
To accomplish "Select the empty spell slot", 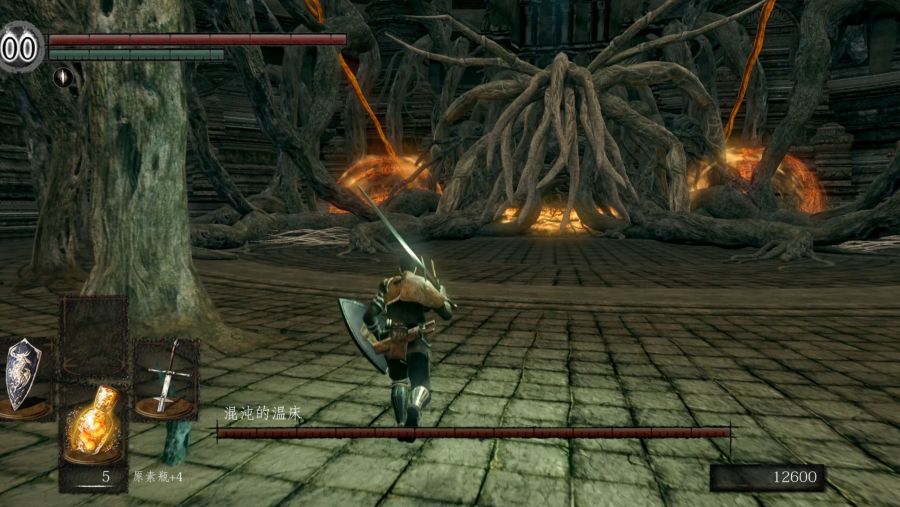I will tap(94, 335).
